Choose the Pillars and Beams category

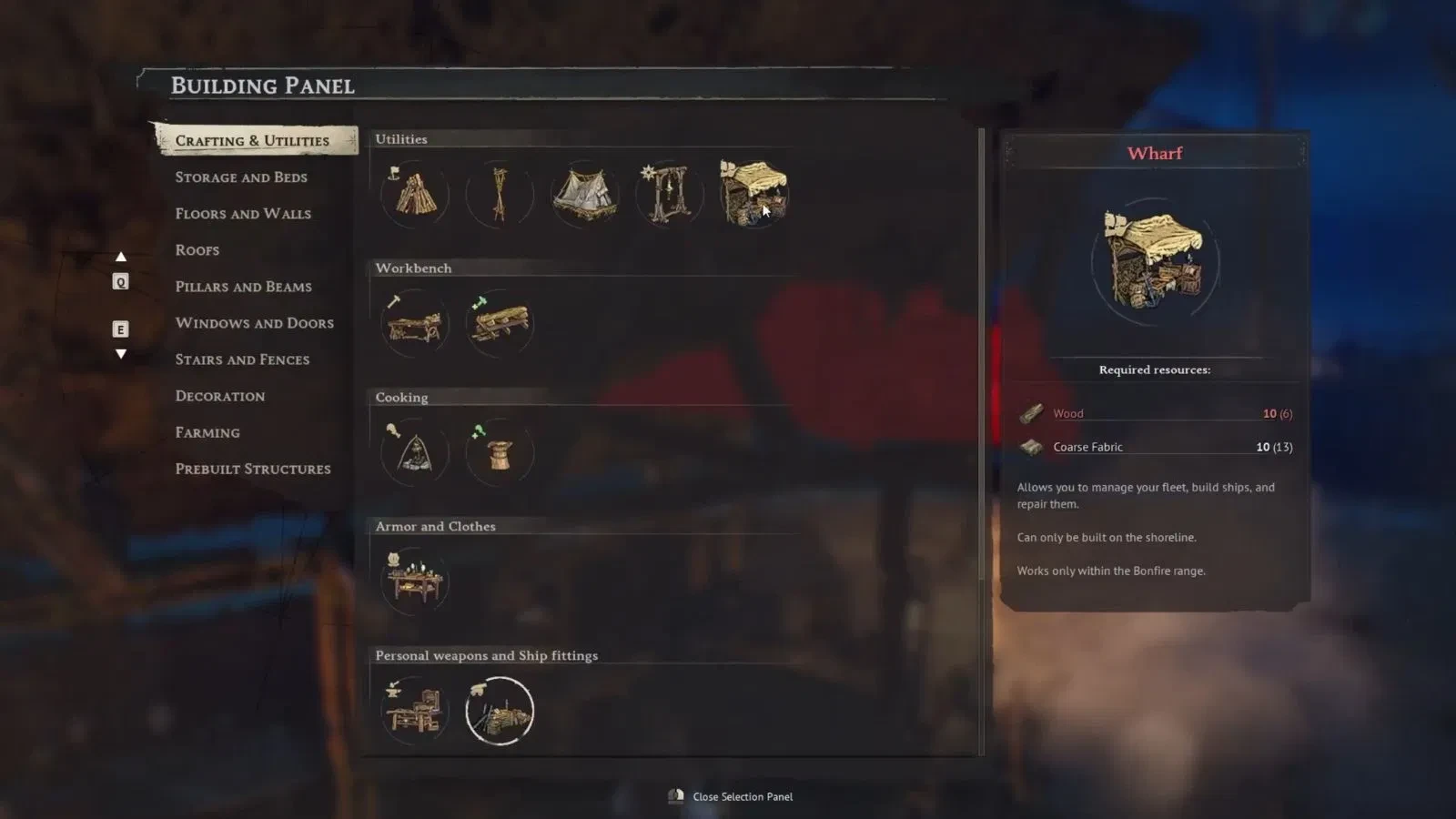(243, 287)
